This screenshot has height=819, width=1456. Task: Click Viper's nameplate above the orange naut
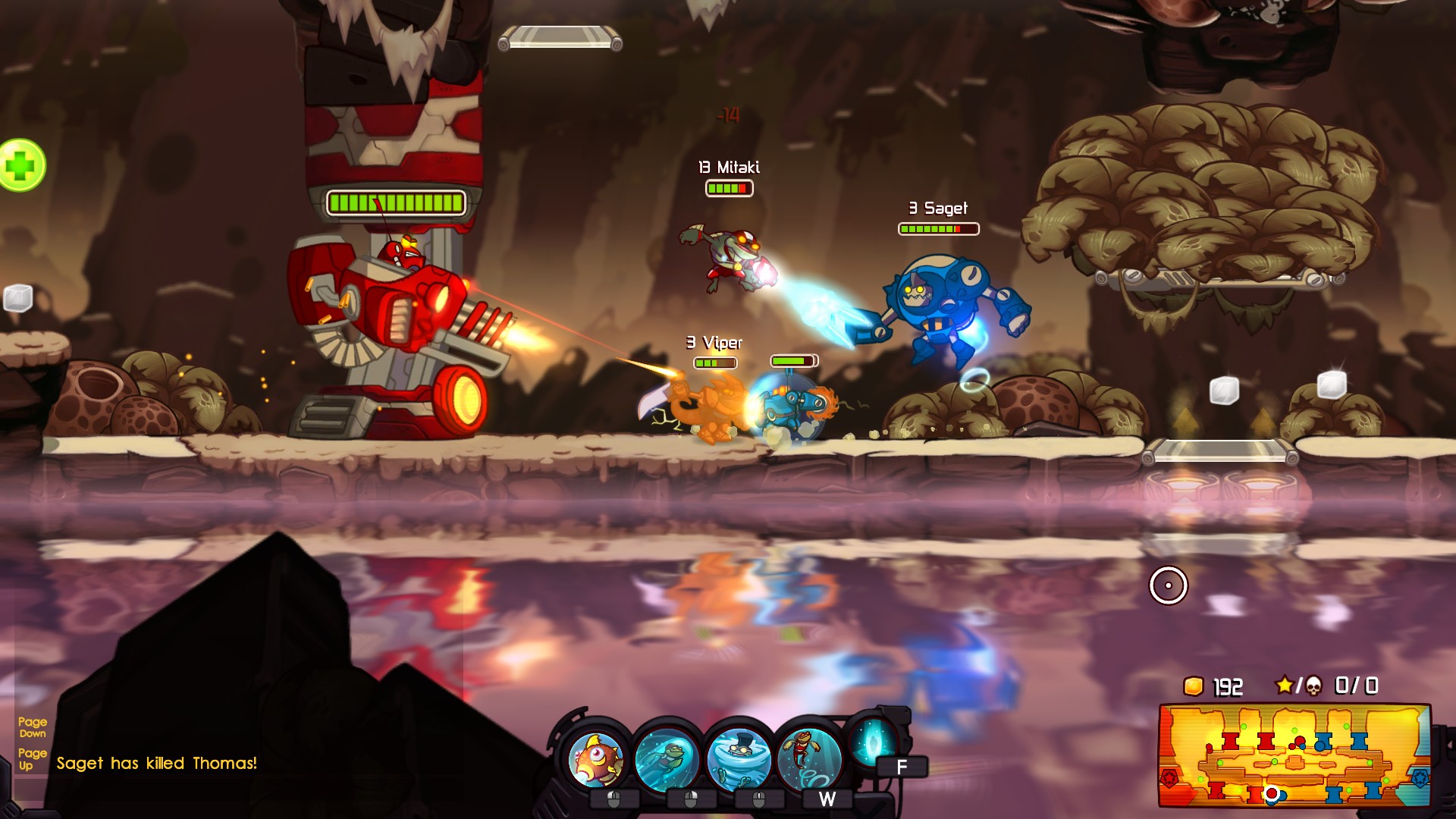[713, 343]
